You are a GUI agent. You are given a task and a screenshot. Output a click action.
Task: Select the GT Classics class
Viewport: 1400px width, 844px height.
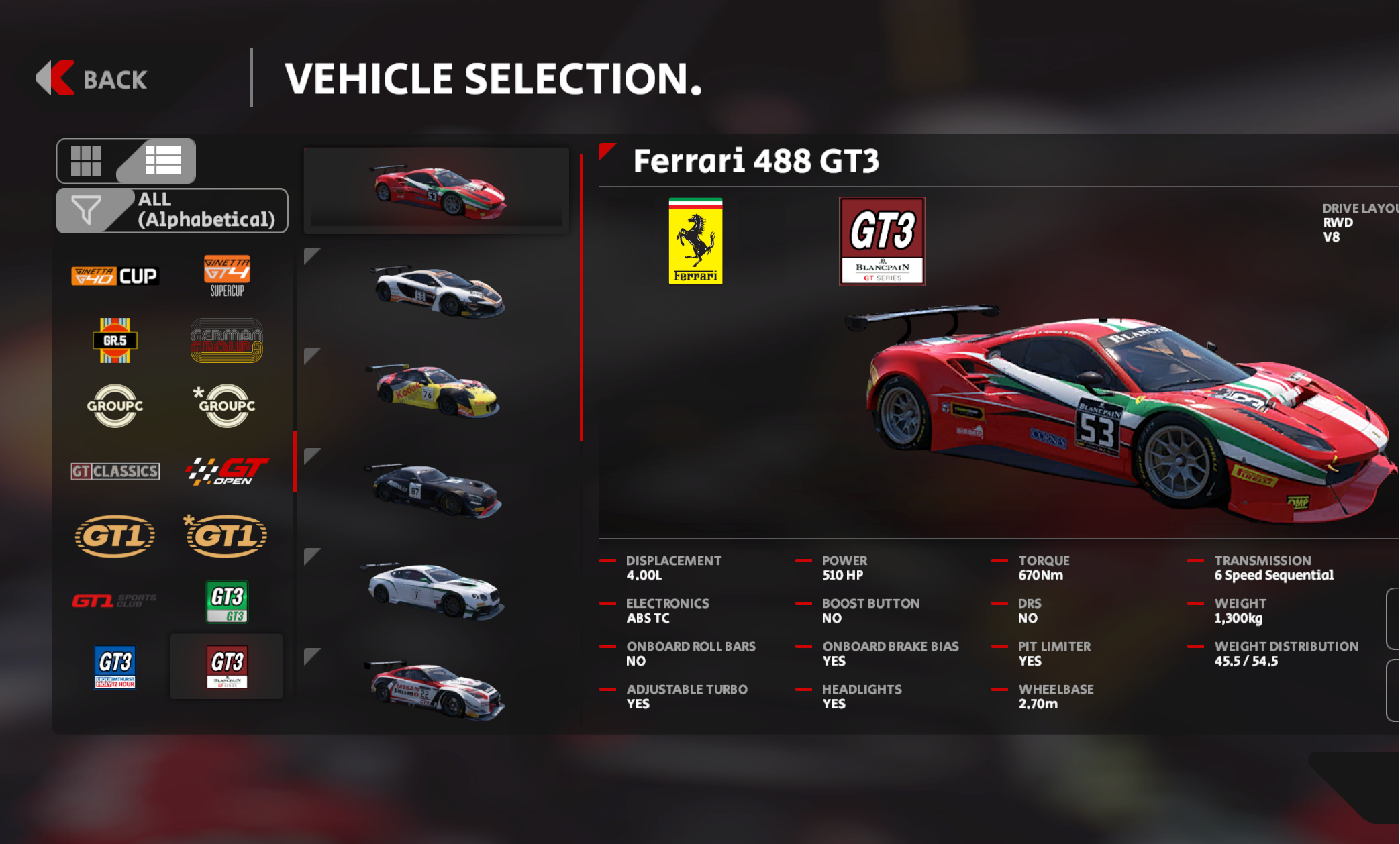point(115,471)
